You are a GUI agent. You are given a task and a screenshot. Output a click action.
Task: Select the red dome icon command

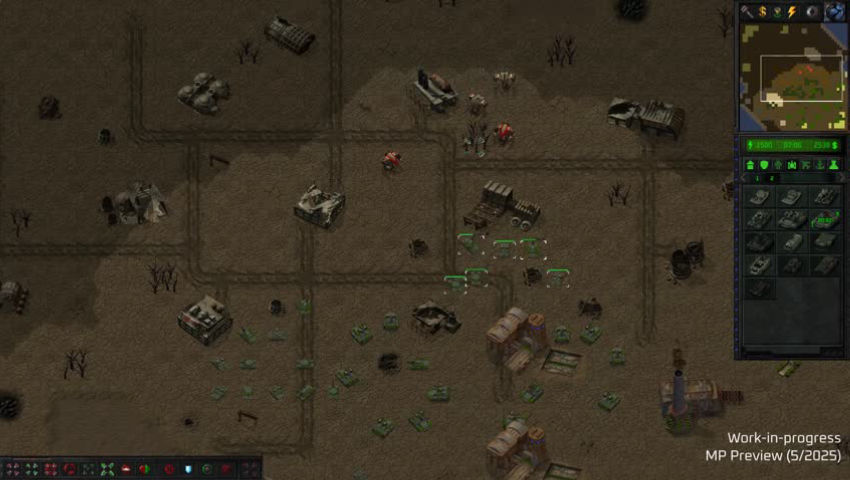point(127,469)
